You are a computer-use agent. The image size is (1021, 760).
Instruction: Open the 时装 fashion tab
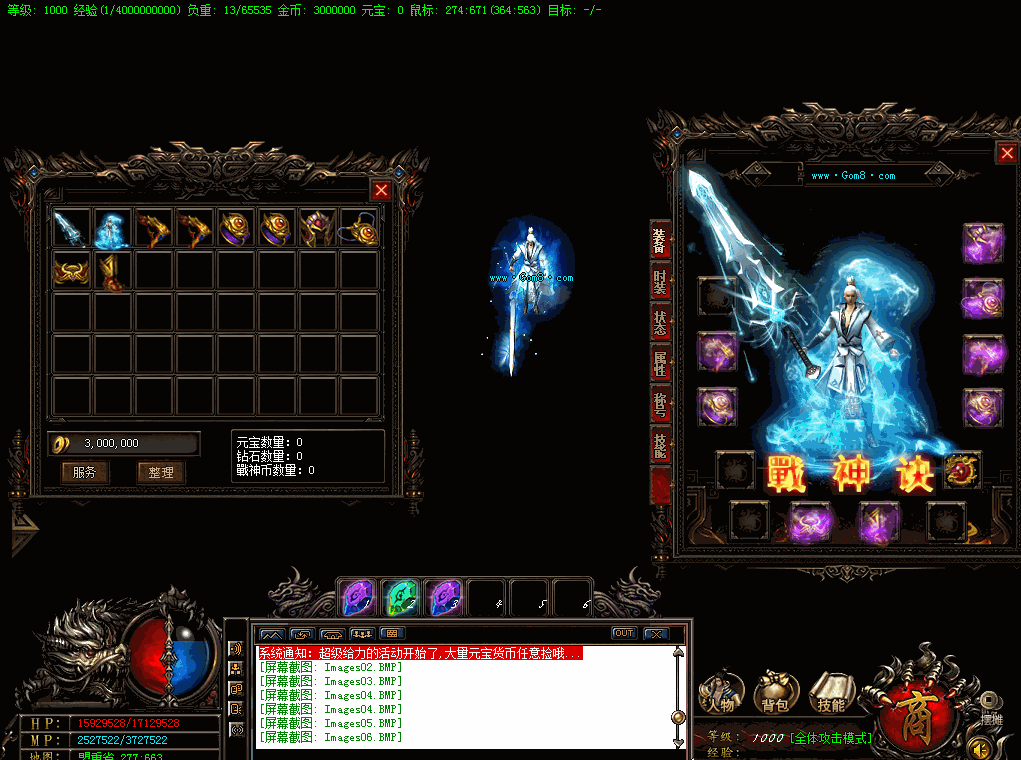click(660, 281)
